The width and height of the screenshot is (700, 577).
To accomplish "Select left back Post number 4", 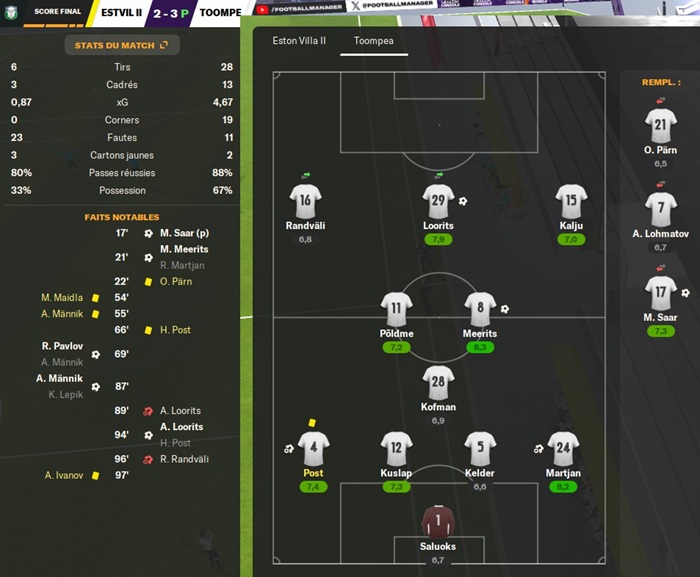I will (313, 448).
